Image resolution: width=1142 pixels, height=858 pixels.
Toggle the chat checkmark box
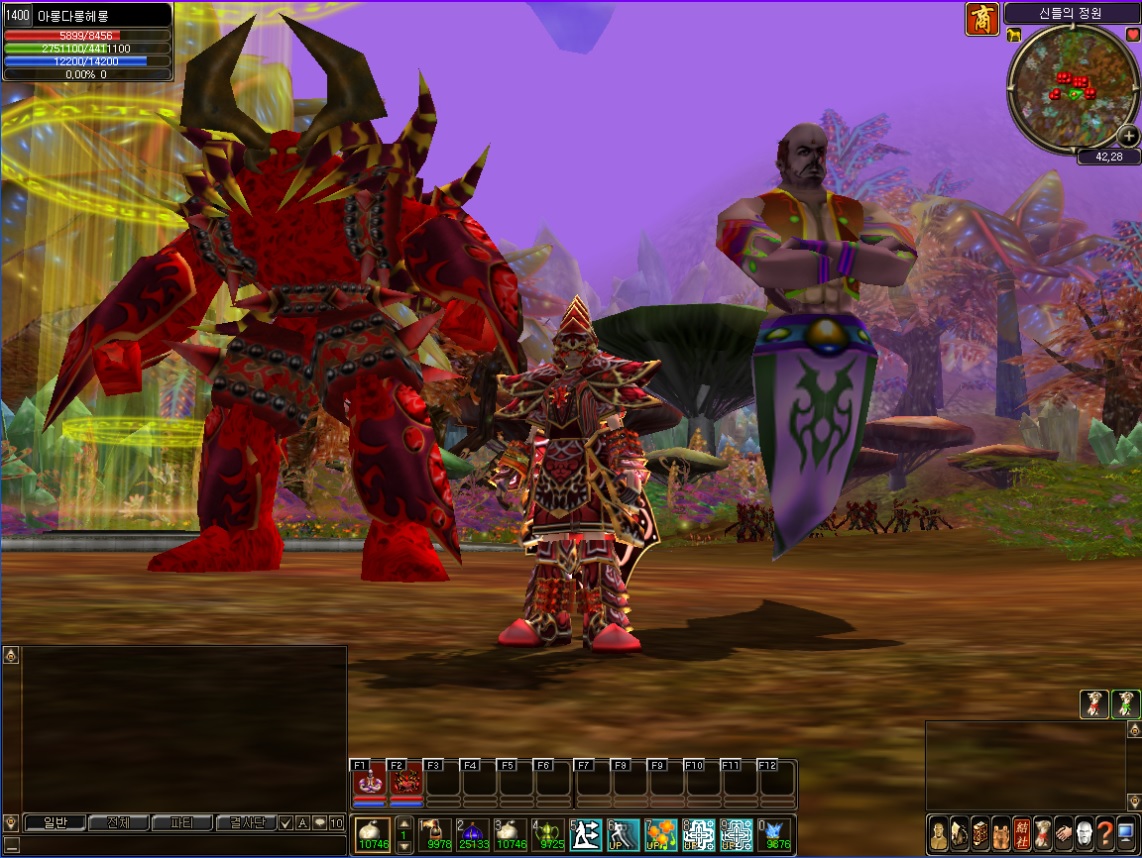coord(286,823)
